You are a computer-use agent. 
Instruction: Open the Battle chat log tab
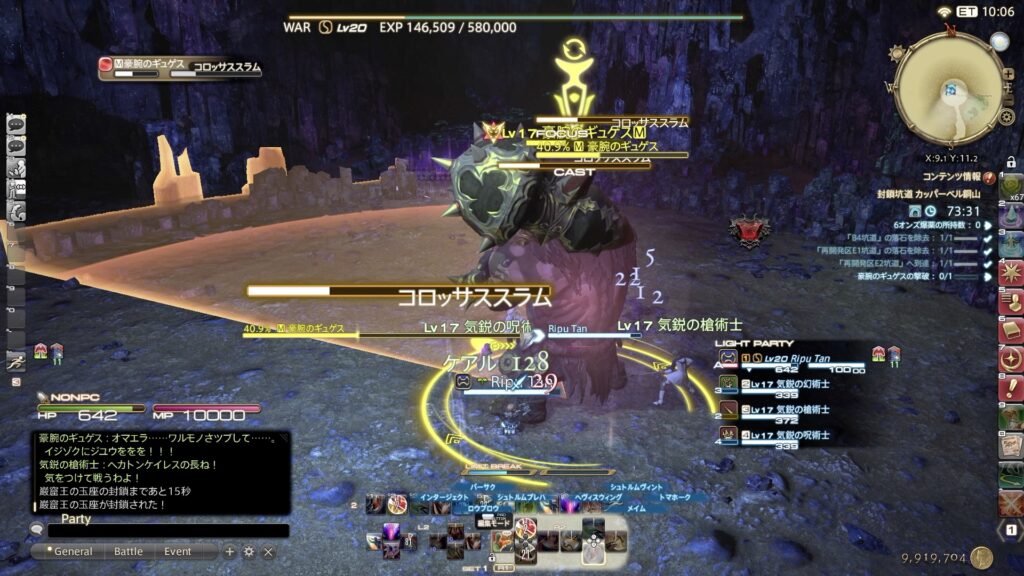coord(128,551)
